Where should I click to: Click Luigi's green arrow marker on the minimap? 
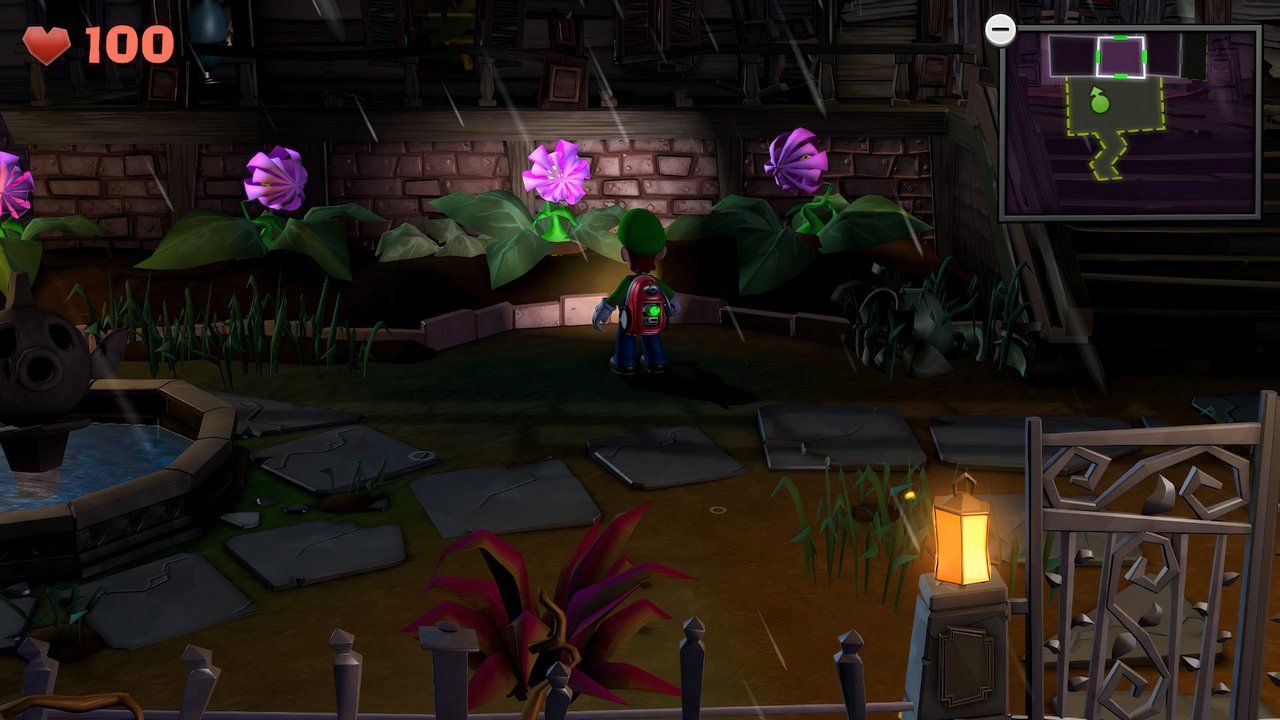1097,100
